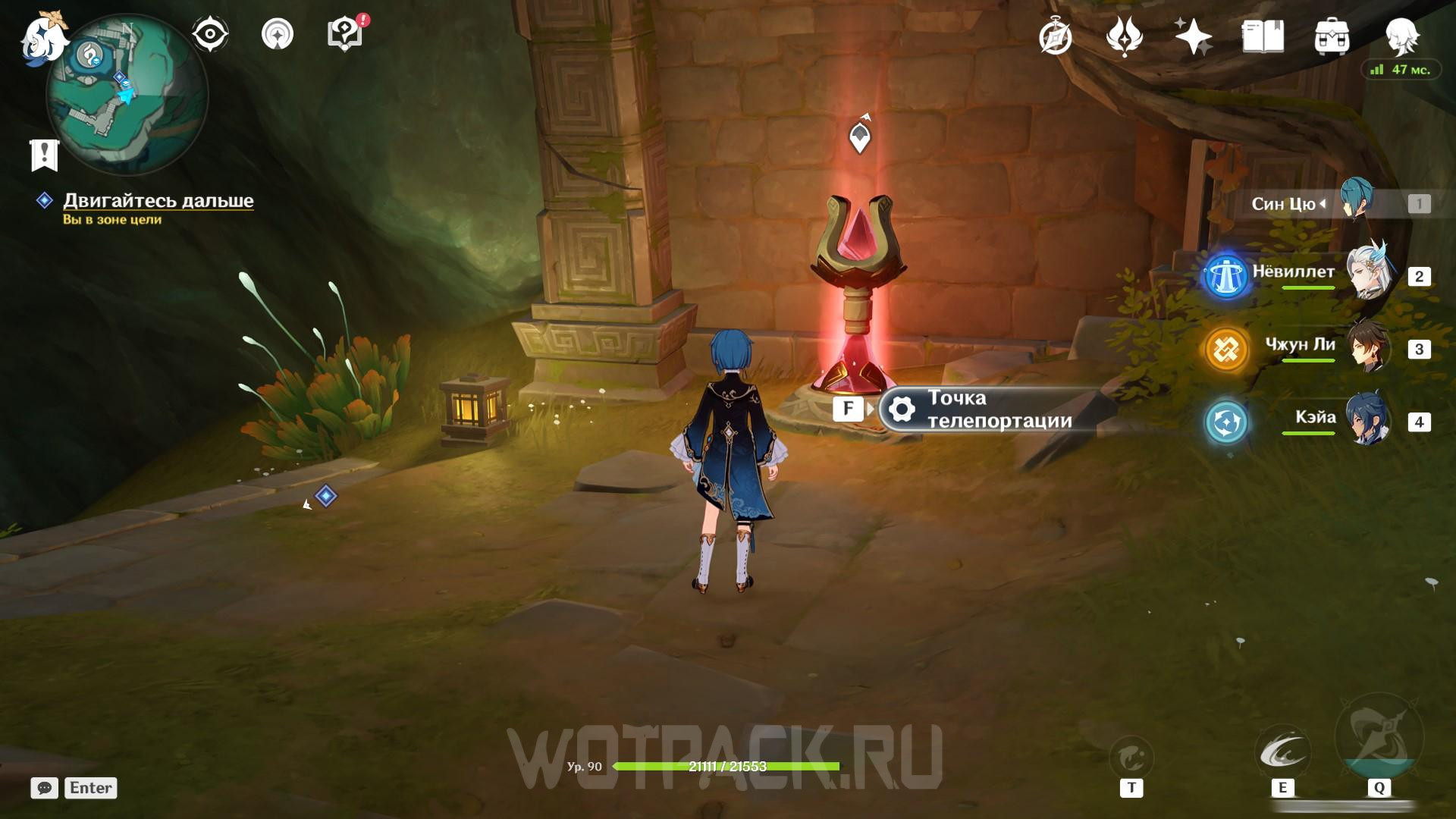Open the Adventurer Handbook book icon

[x=1263, y=36]
